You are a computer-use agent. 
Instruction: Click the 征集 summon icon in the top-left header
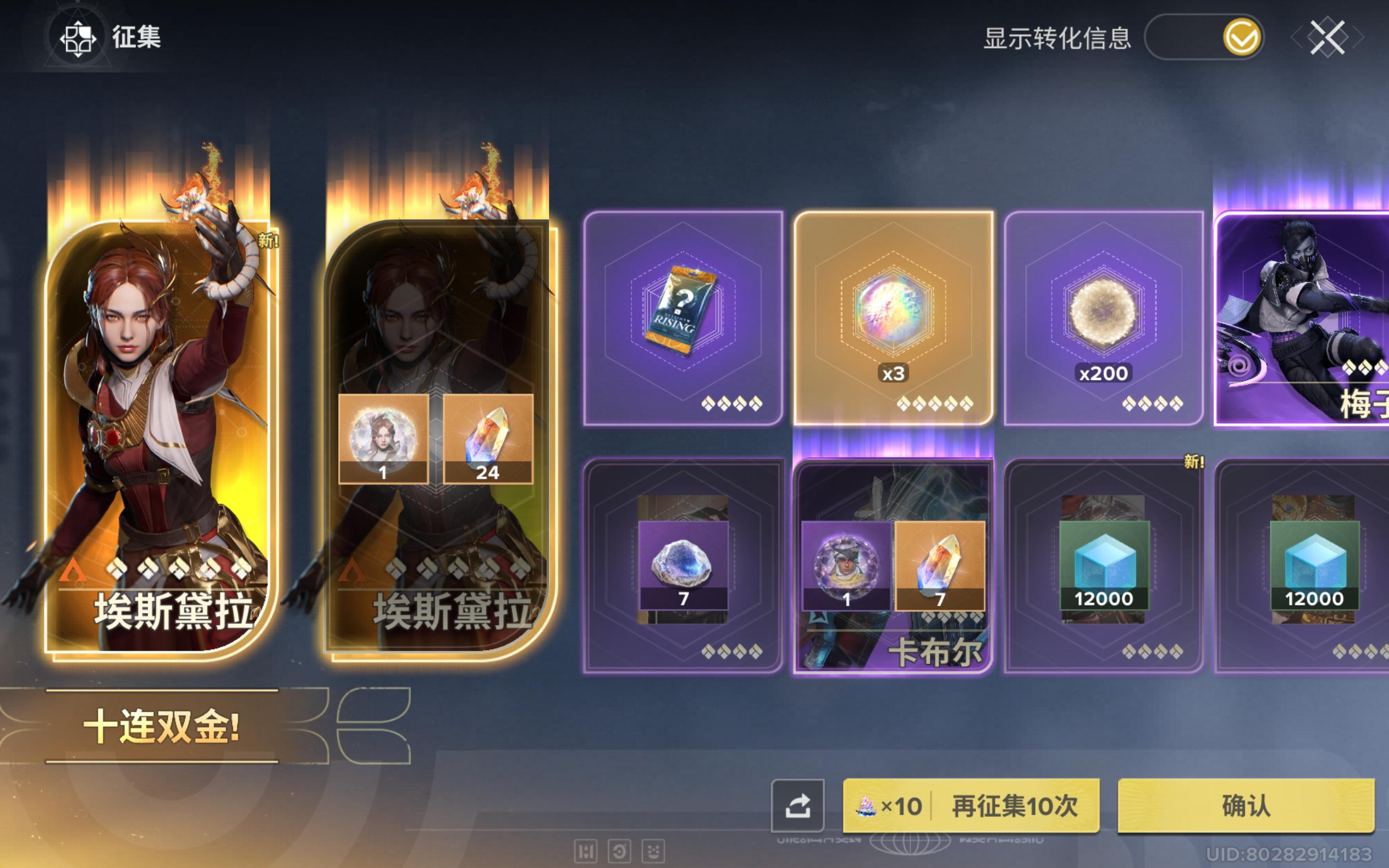[79, 39]
